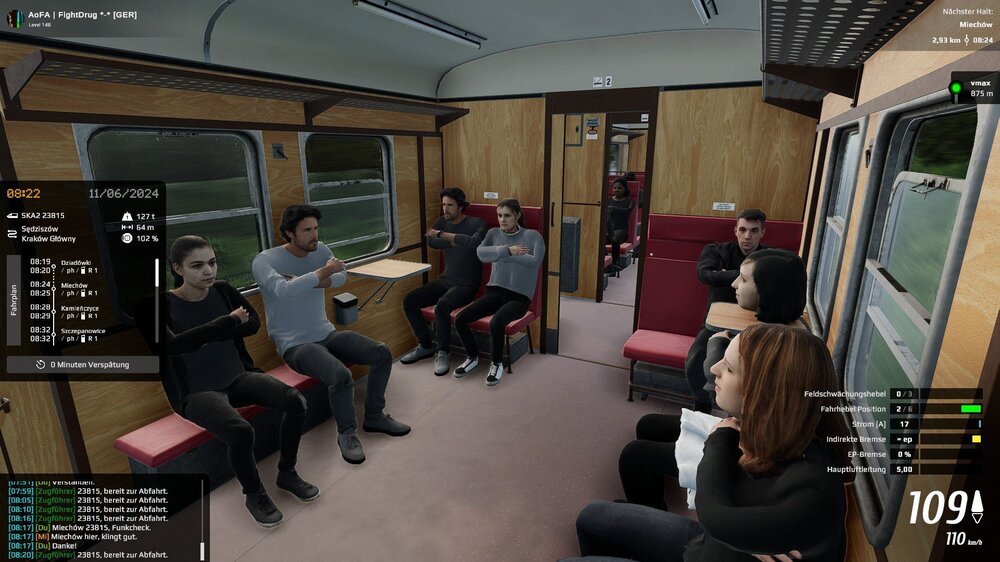
Task: Click the timetable scrollbar
Action: pos(155,300)
